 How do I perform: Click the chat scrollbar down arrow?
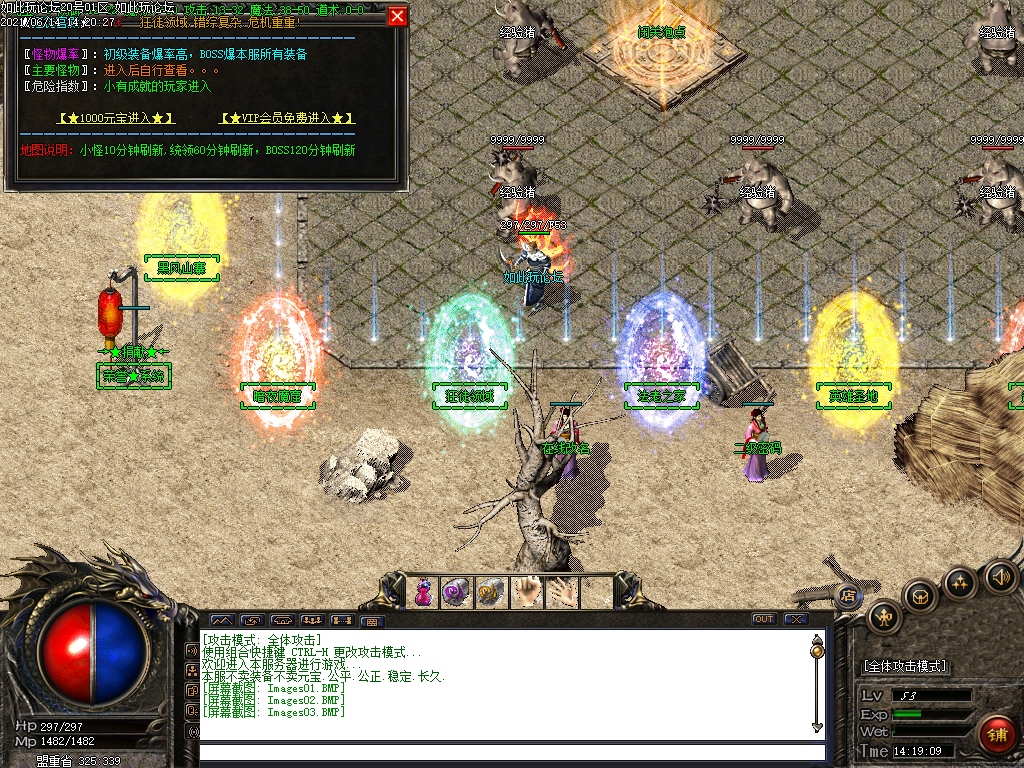pos(817,726)
